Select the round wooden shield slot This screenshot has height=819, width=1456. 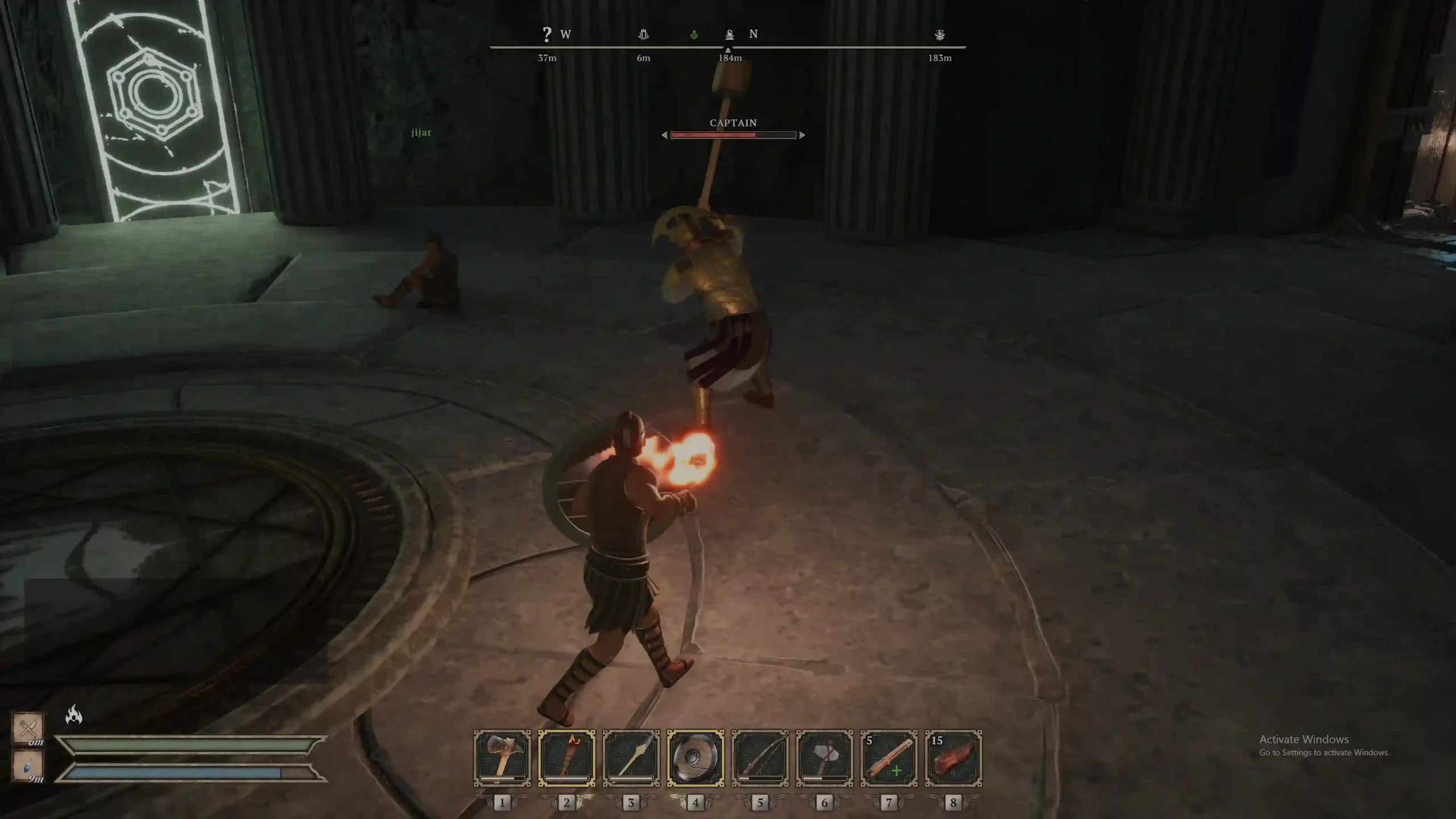(695, 758)
